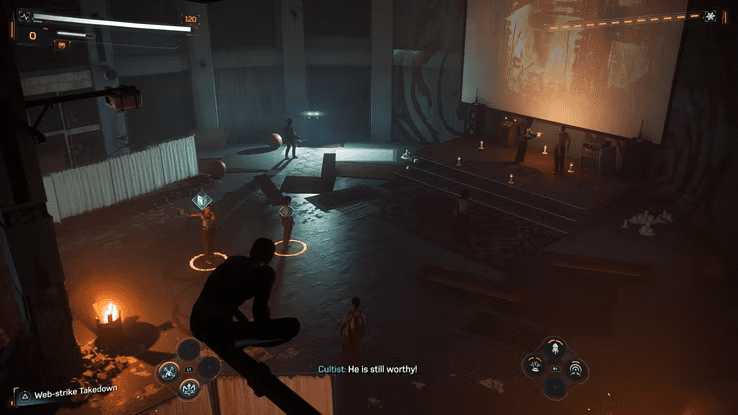Activate the crossed-arms ability icon
The width and height of the screenshot is (738, 415).
pos(168,372)
